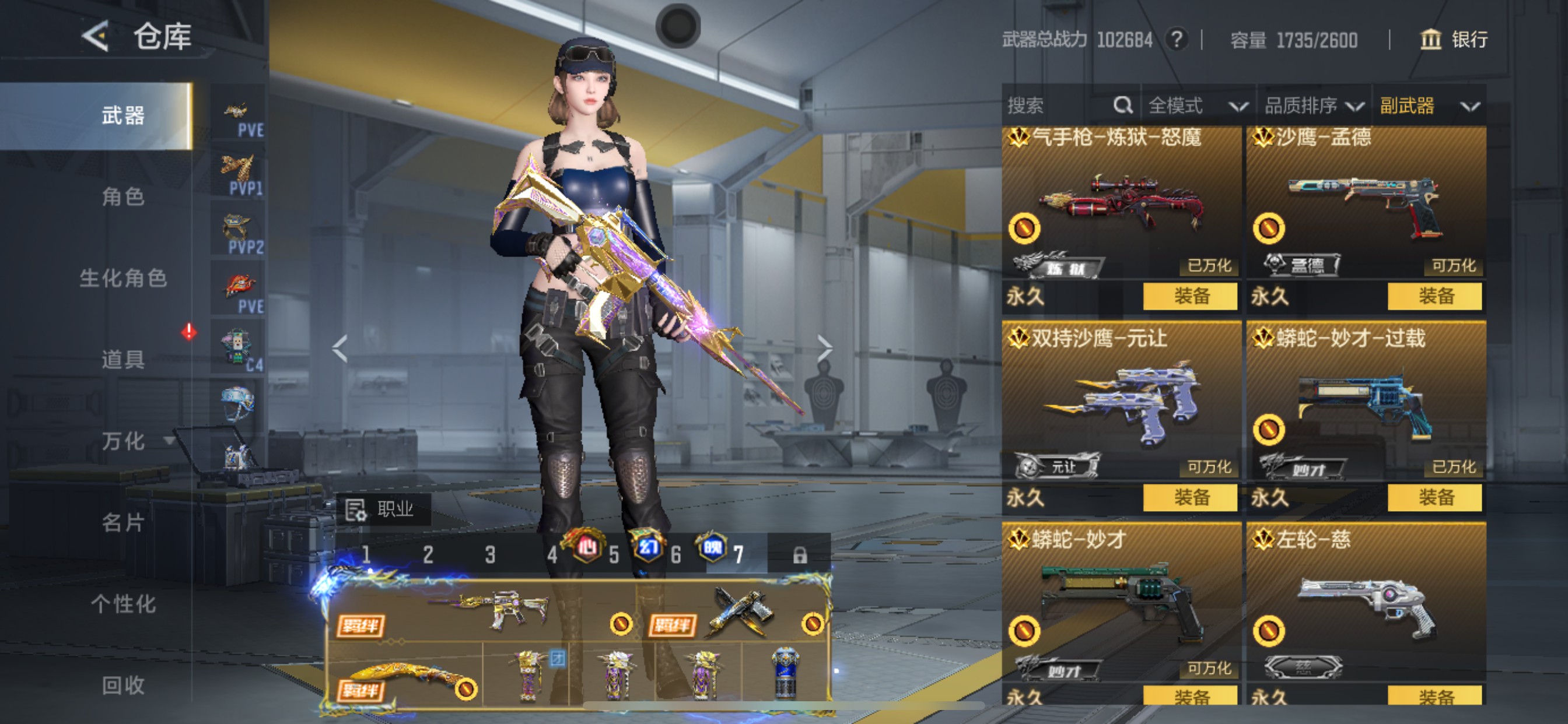Equip the 双持沙鹰-元让 pistols

1190,498
